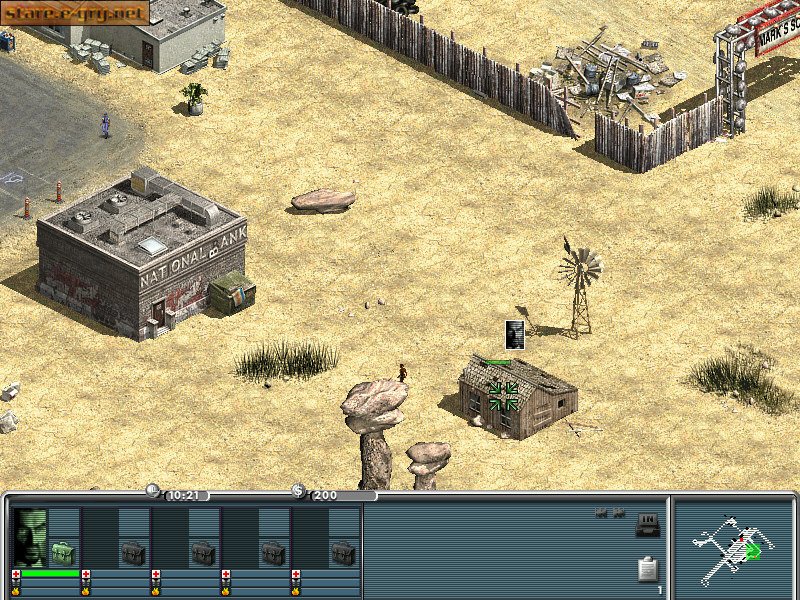800x600 pixels.
Task: Open the clipboard objectives icon
Action: click(647, 569)
